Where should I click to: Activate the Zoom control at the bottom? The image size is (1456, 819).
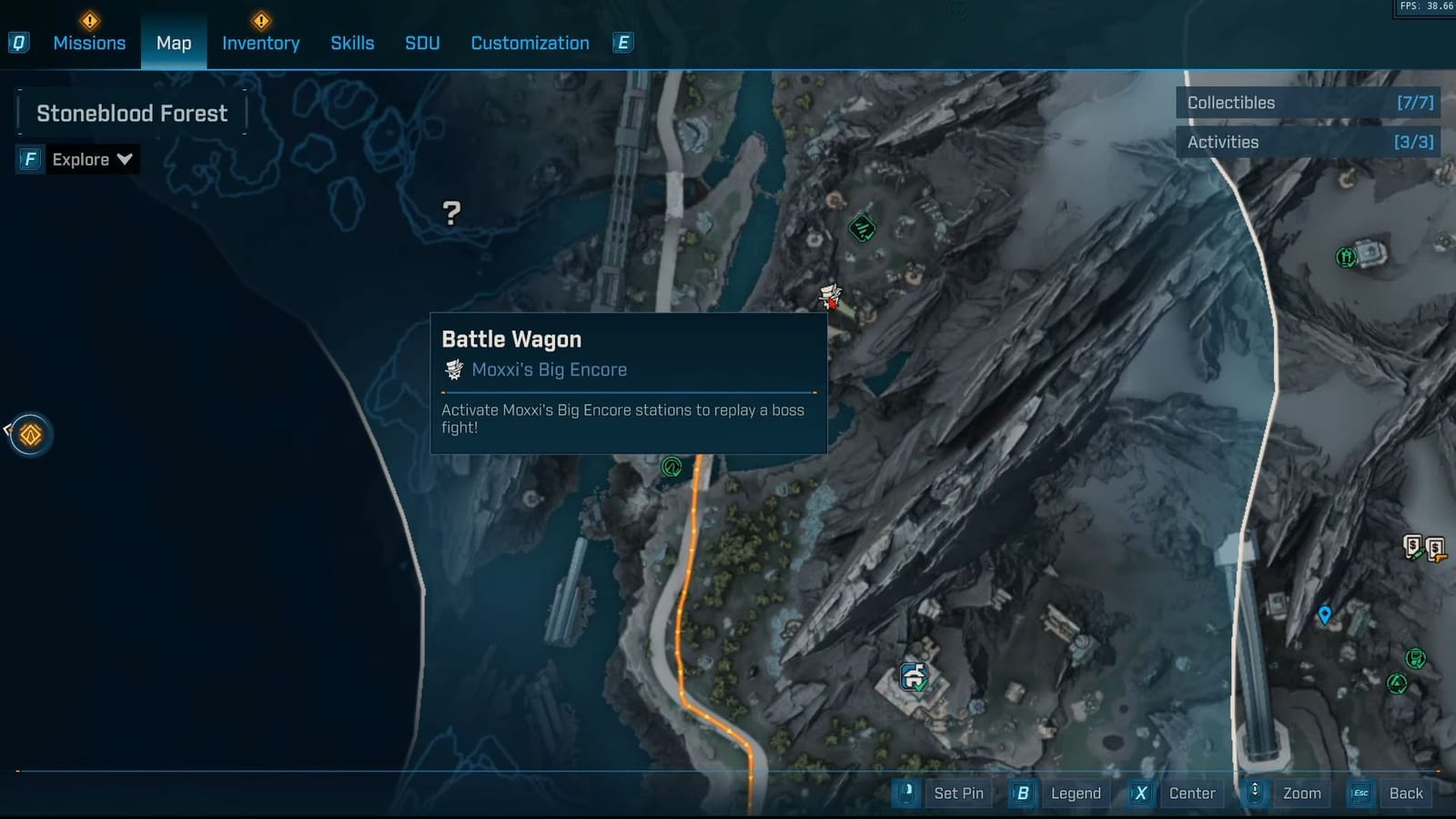coord(1301,793)
